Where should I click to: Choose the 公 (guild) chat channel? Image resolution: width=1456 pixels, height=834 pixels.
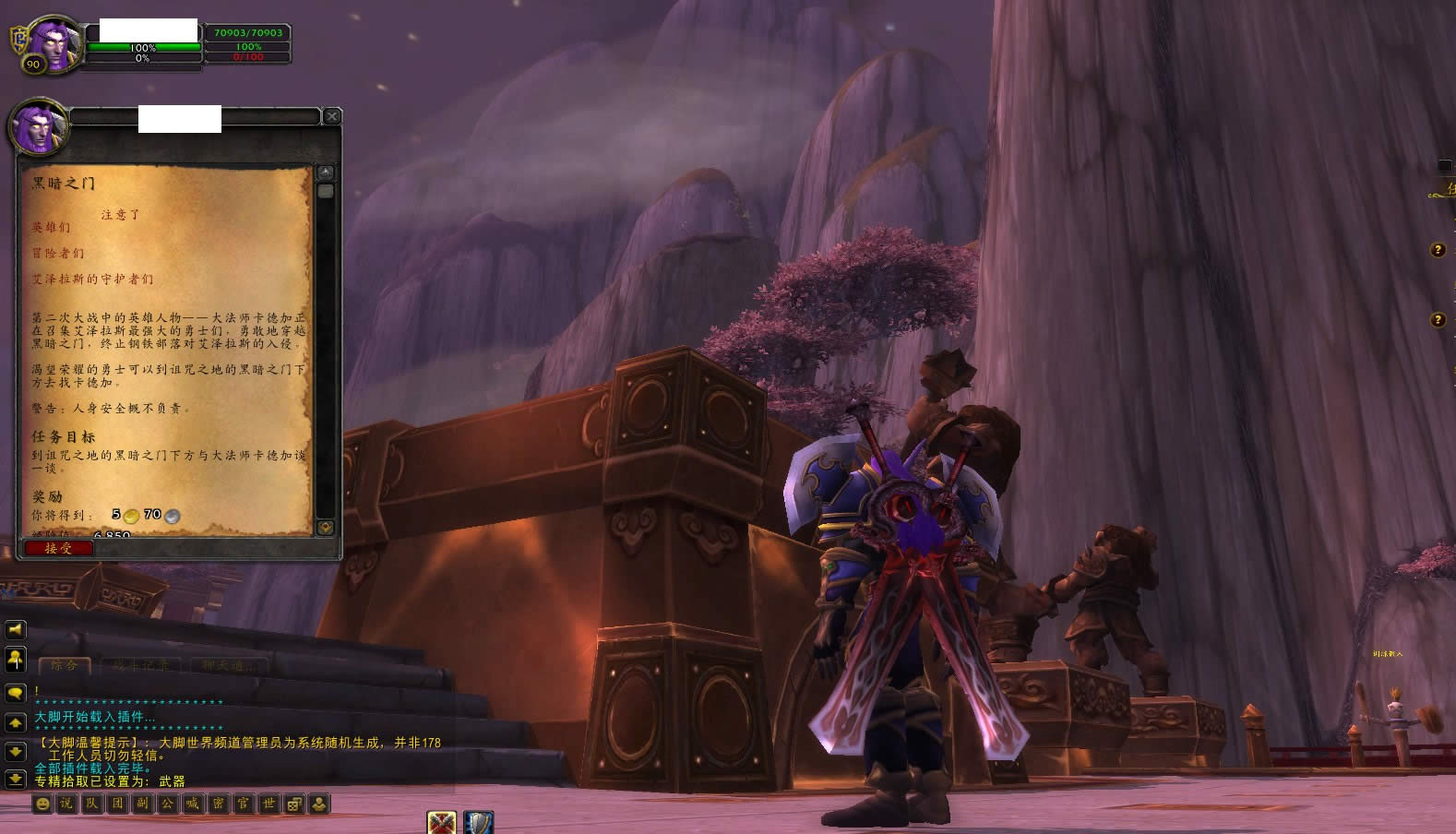pos(167,804)
